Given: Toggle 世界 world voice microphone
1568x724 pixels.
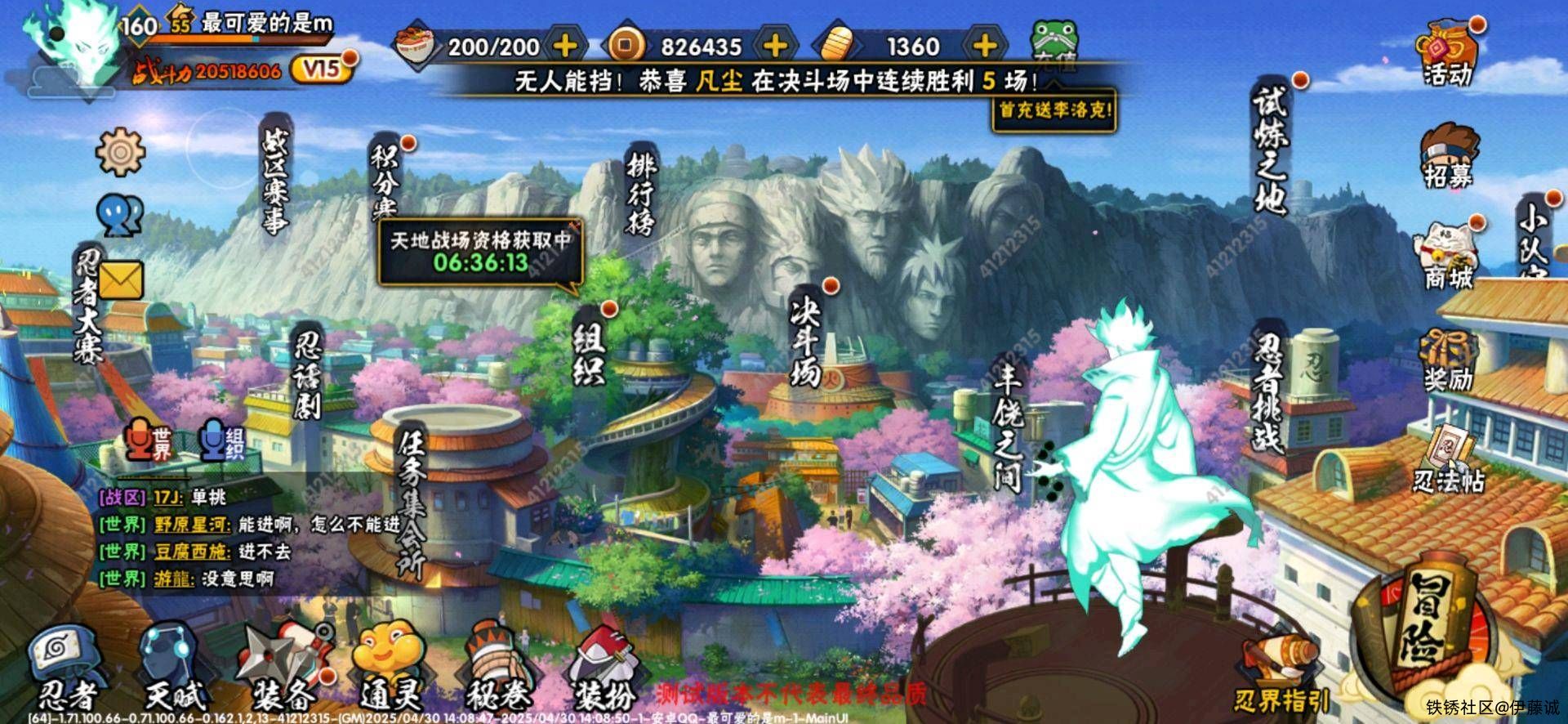Looking at the screenshot, I should click(149, 440).
